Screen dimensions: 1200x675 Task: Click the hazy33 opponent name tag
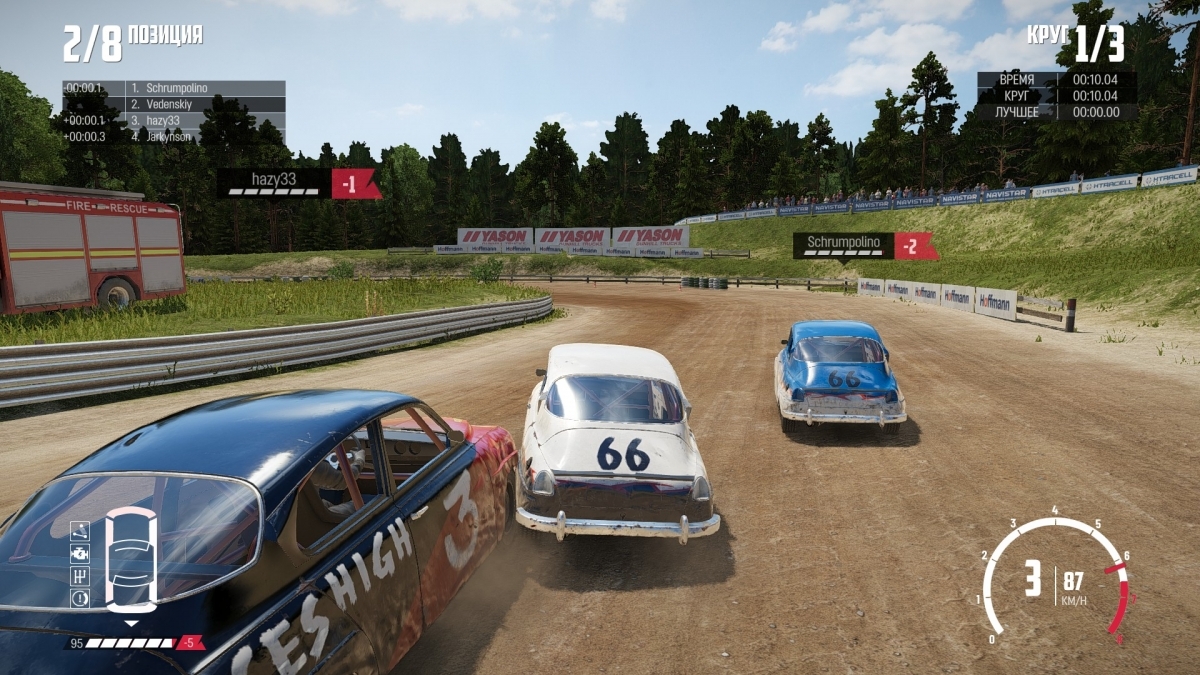click(x=274, y=183)
